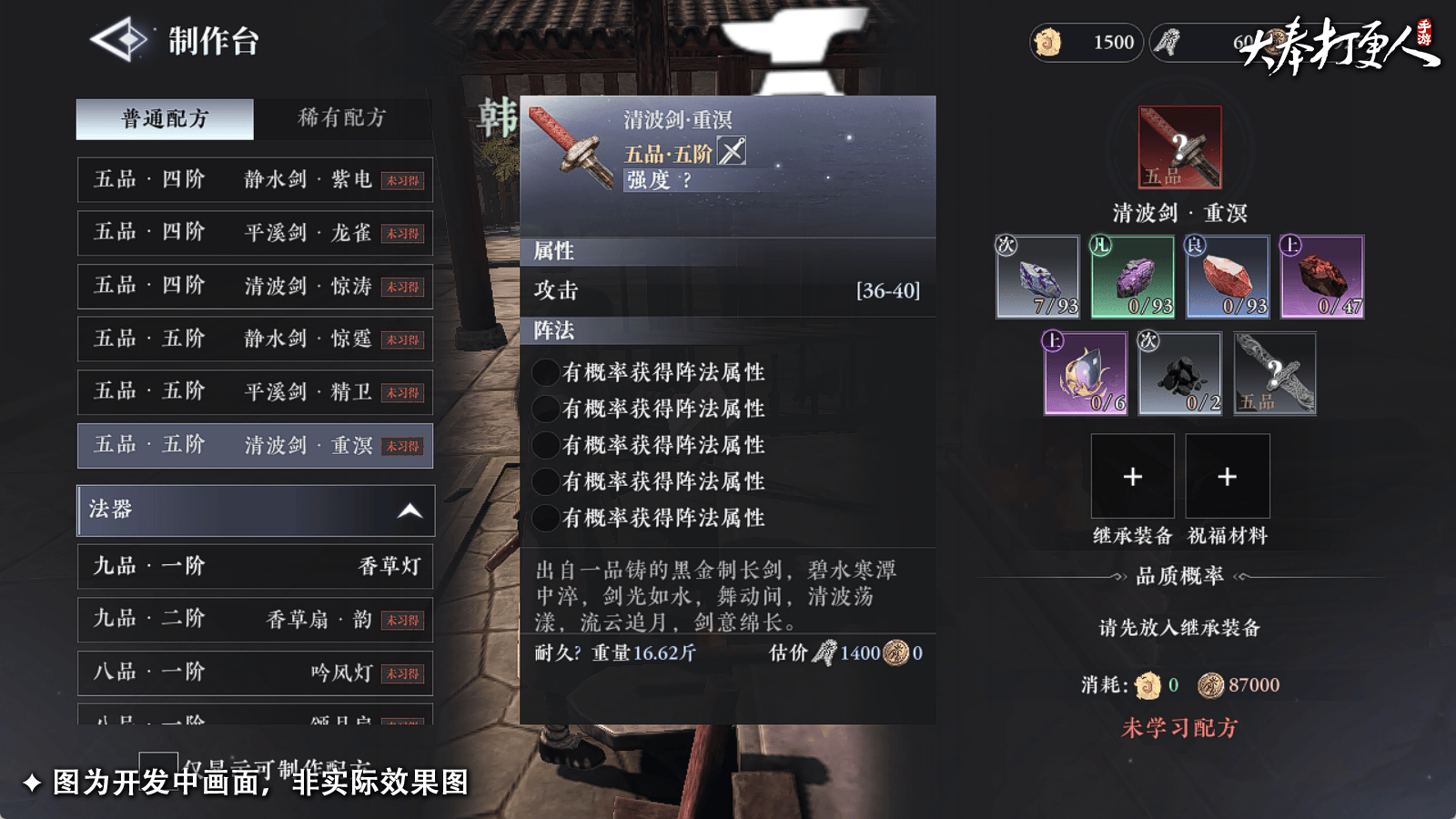Image resolution: width=1456 pixels, height=819 pixels.
Task: Select the red 良-grade ore material 0/93
Action: 1226,277
